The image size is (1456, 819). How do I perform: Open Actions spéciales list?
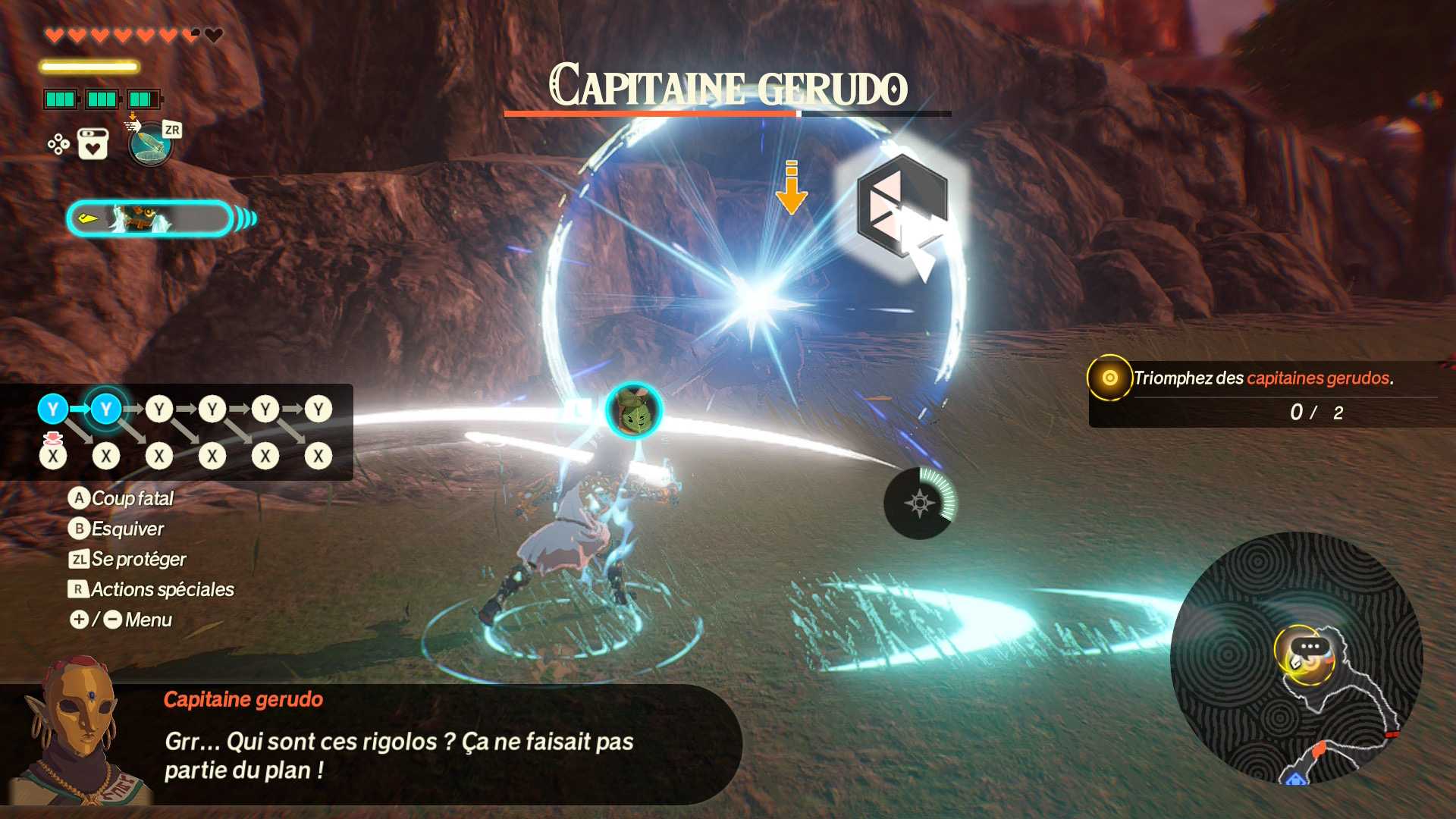pyautogui.click(x=152, y=589)
